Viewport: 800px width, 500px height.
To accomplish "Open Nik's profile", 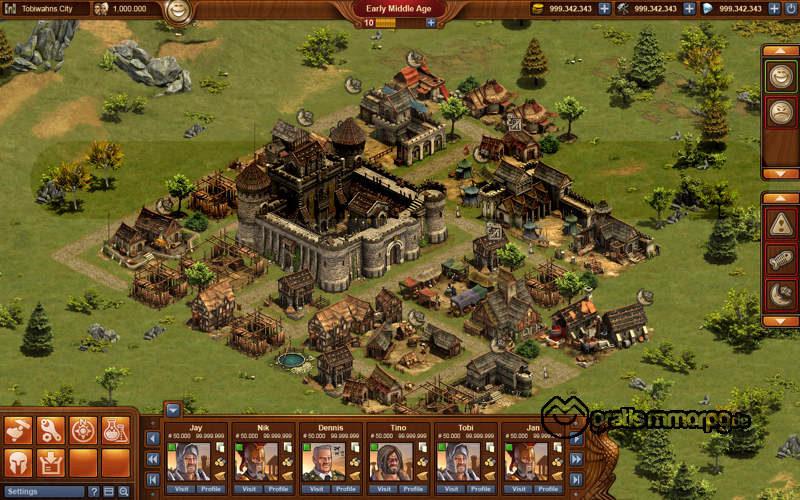I will point(277,489).
